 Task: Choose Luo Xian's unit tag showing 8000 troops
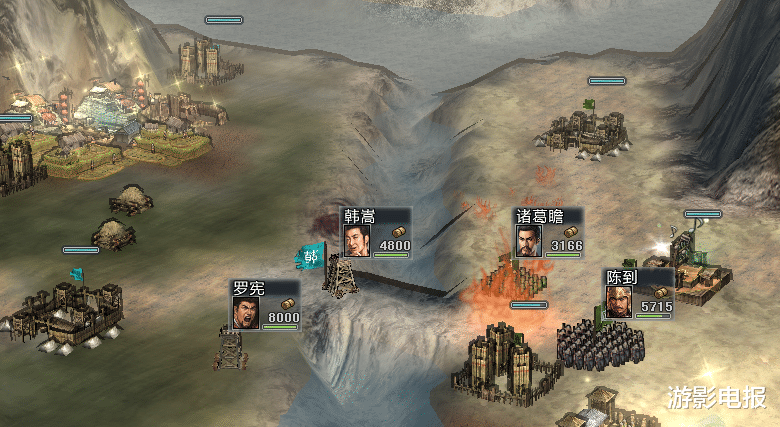(266, 304)
